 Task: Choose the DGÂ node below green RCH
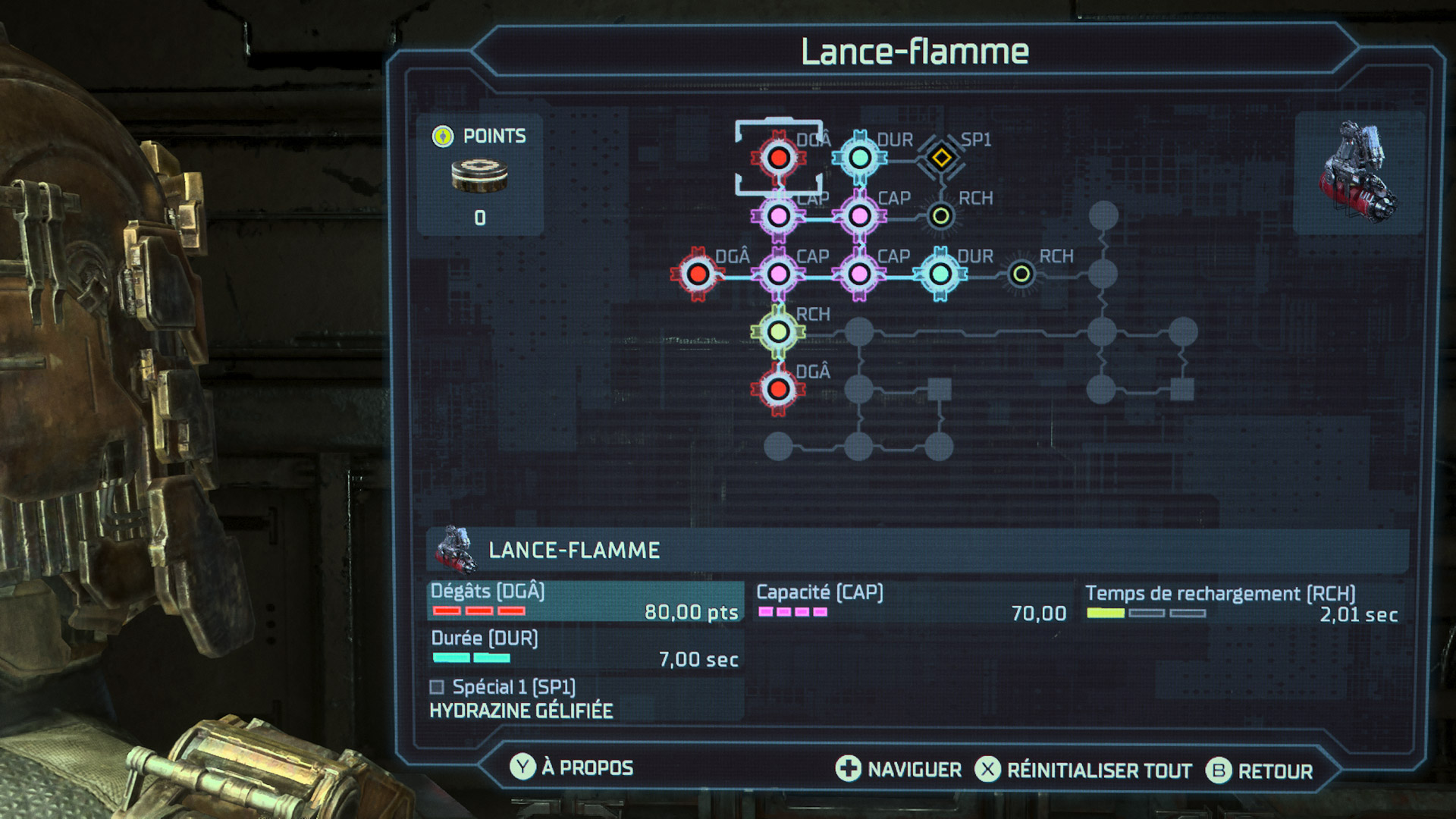point(779,389)
